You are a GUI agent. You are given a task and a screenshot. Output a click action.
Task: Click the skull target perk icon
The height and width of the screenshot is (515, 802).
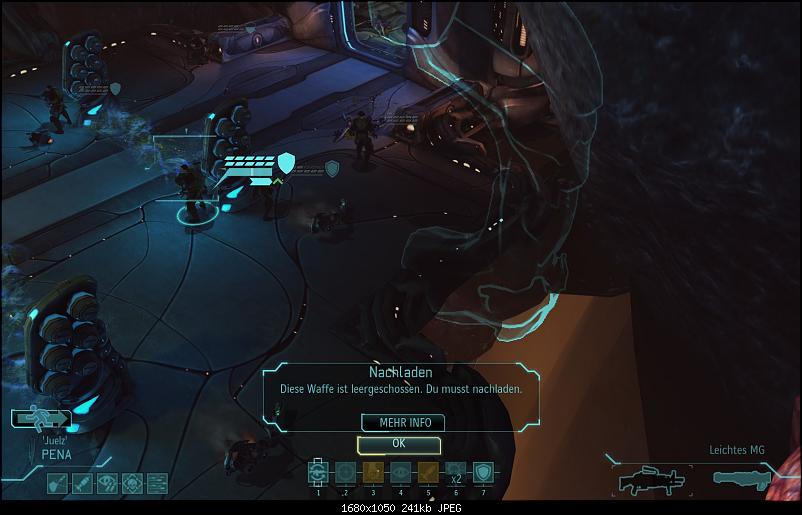(130, 483)
